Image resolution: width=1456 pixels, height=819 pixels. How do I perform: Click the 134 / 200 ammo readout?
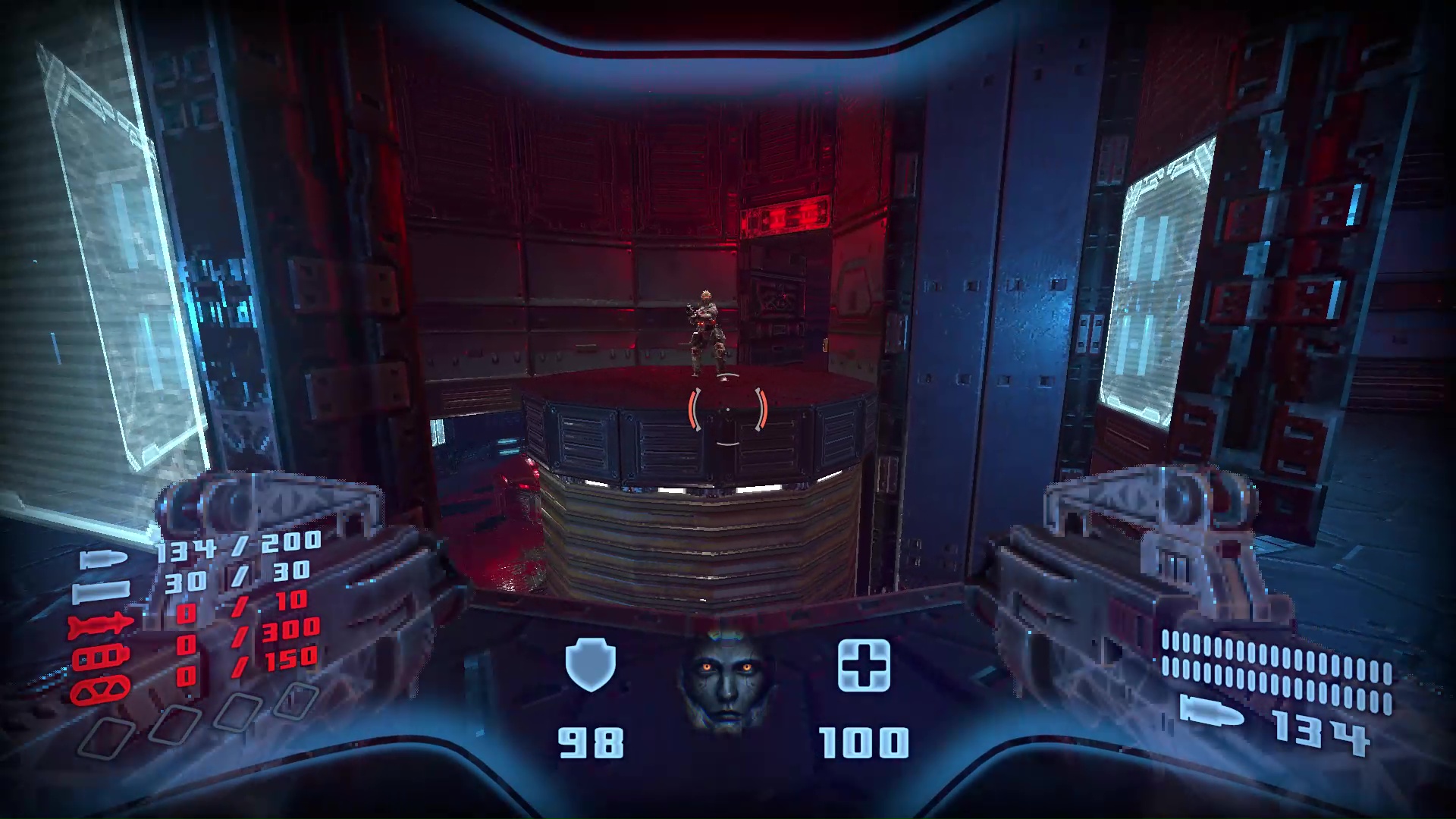tap(237, 548)
